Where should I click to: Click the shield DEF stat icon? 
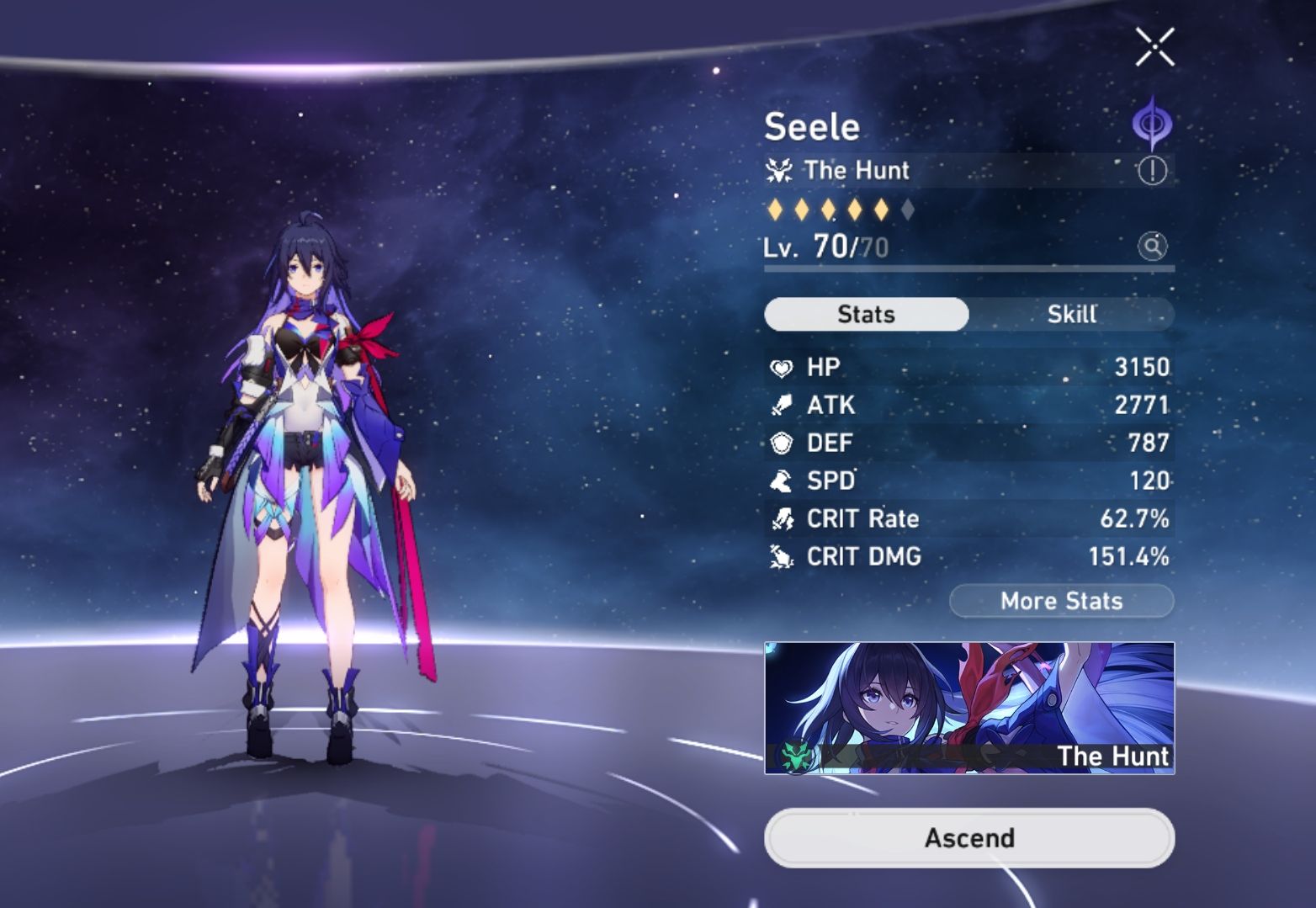click(x=783, y=443)
